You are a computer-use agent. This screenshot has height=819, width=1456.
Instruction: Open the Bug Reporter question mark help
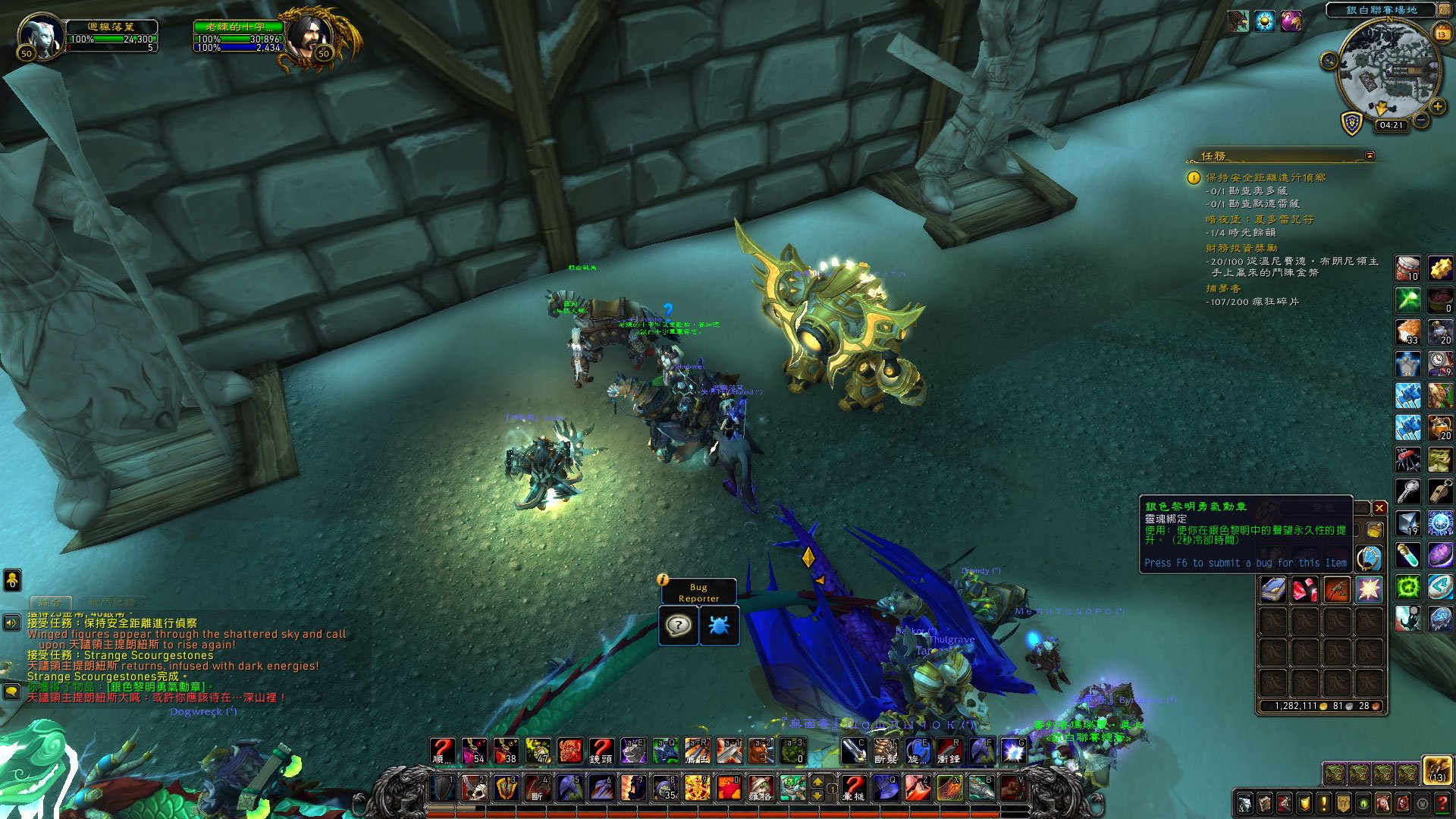(678, 626)
